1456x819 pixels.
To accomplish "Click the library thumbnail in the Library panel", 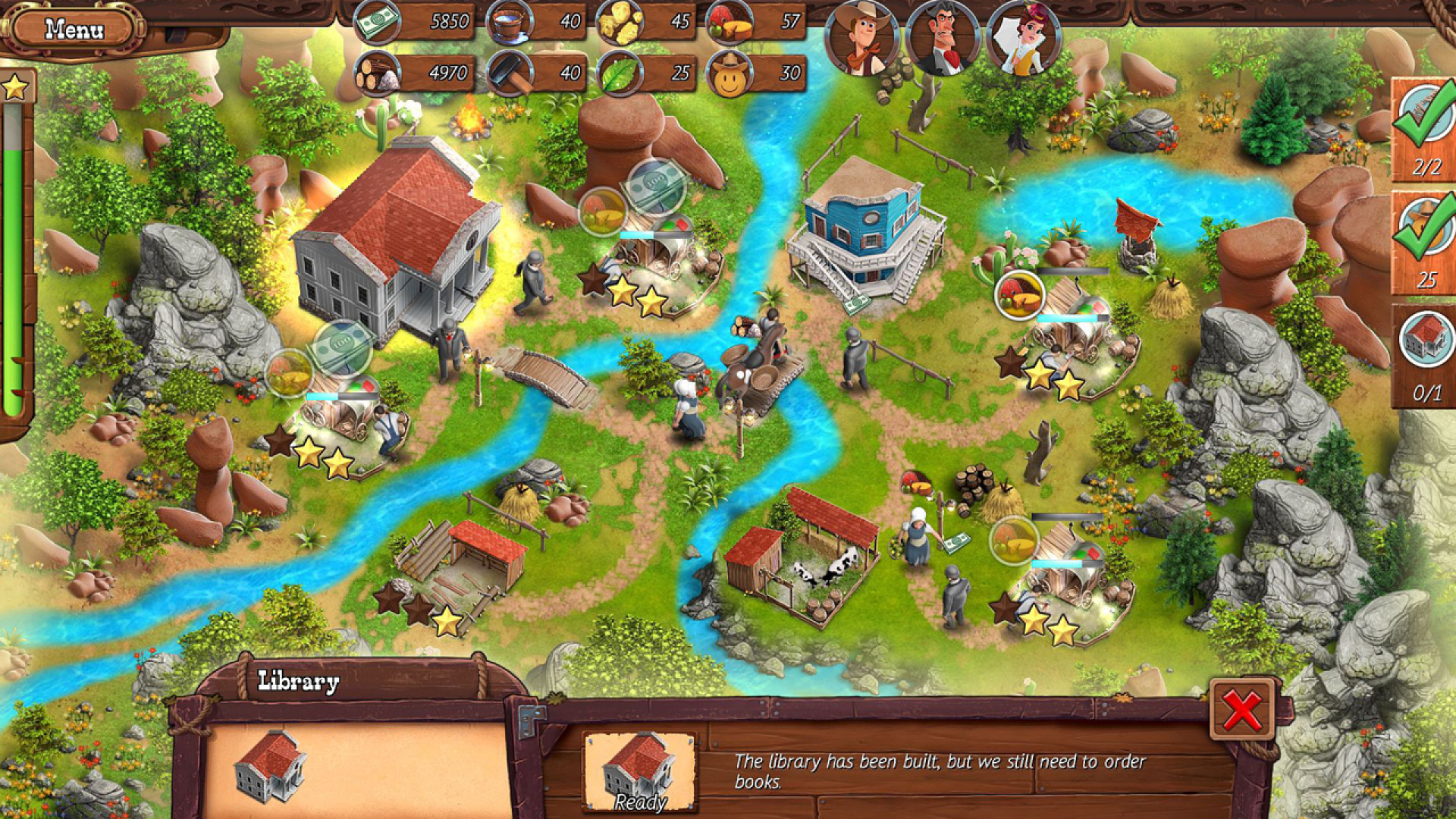I will click(x=270, y=766).
